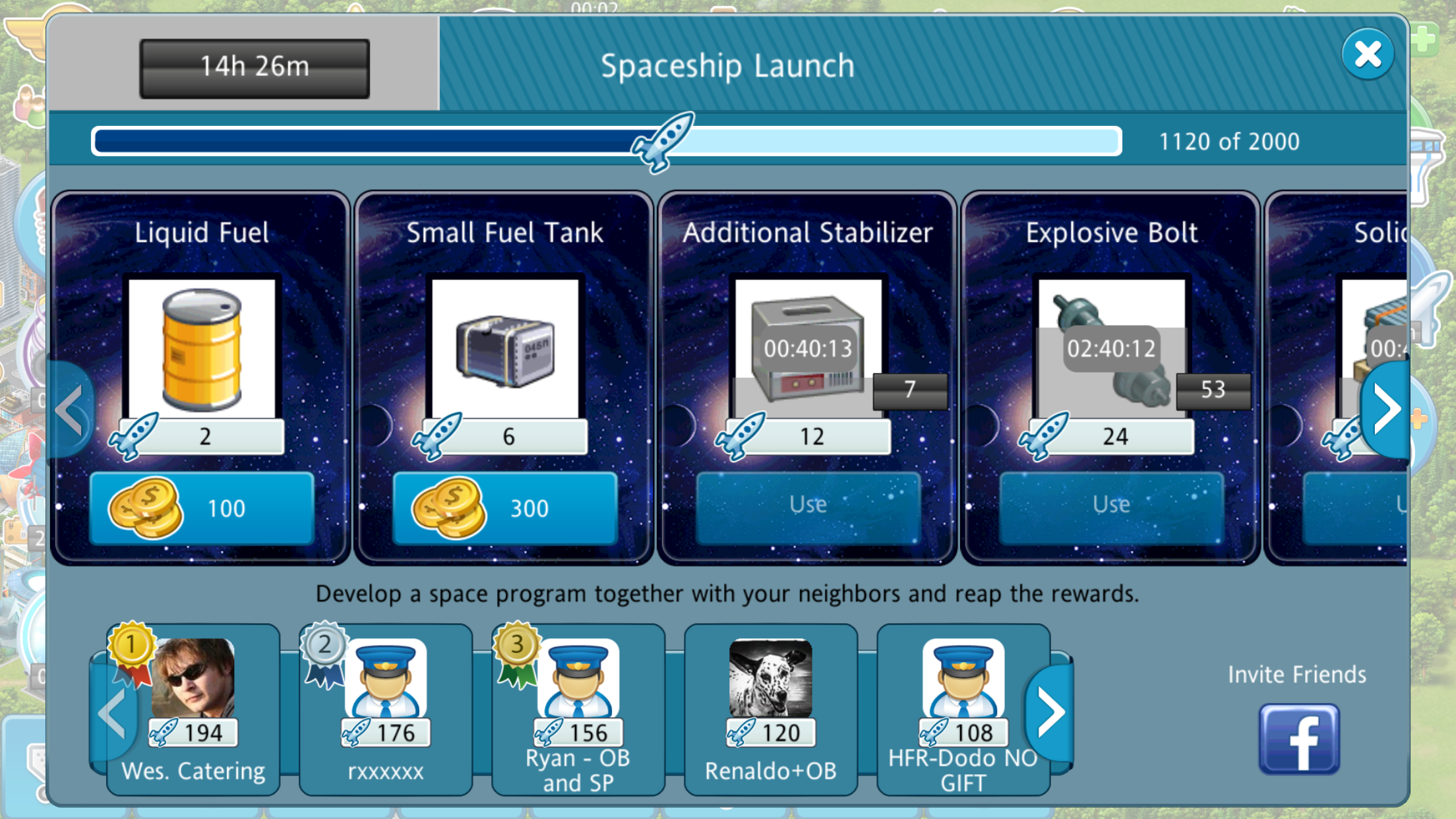
Task: Close the Spaceship Launch window
Action: coord(1367,54)
